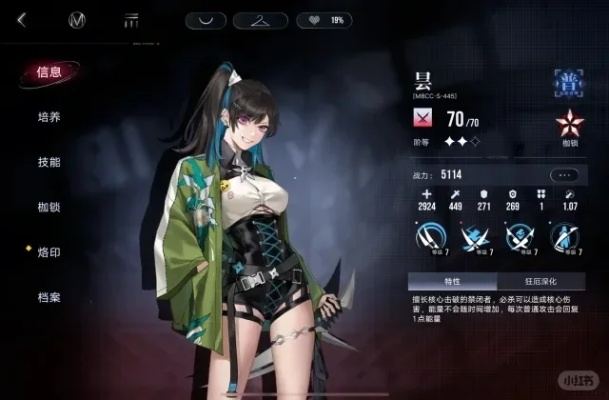Switch to the 特性 tab
Image resolution: width=609 pixels, height=400 pixels.
(x=452, y=282)
